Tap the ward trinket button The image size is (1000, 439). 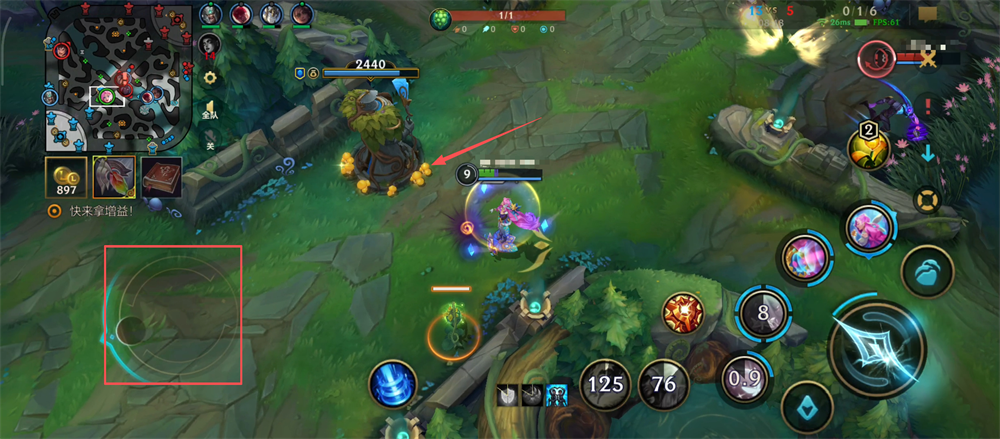[927, 272]
